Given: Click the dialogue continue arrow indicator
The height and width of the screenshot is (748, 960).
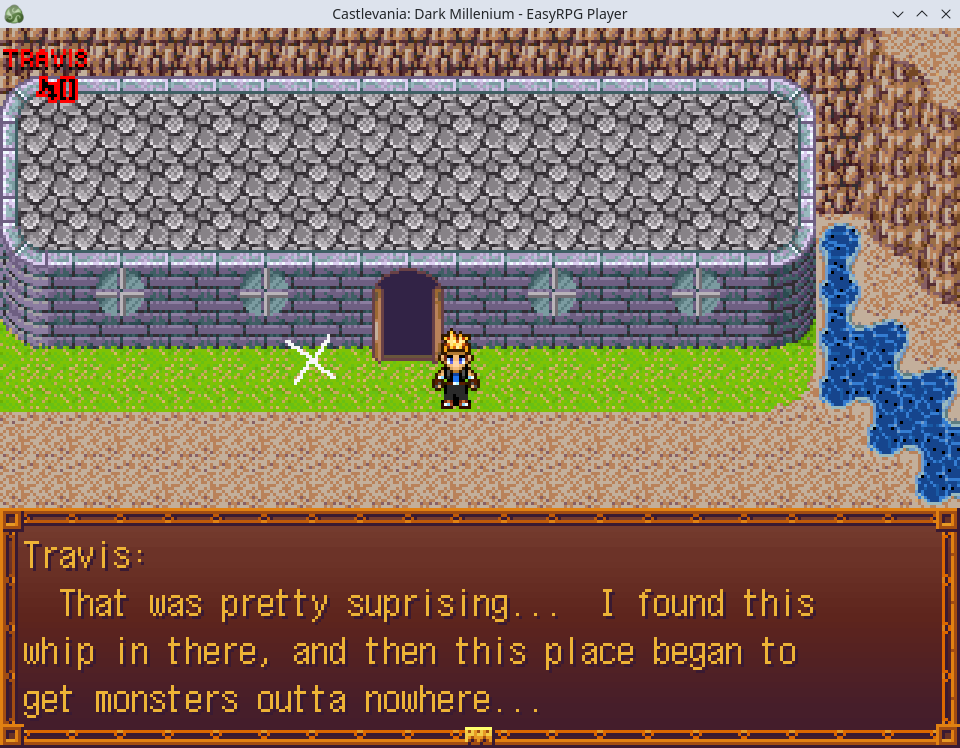Looking at the screenshot, I should pos(479,735).
